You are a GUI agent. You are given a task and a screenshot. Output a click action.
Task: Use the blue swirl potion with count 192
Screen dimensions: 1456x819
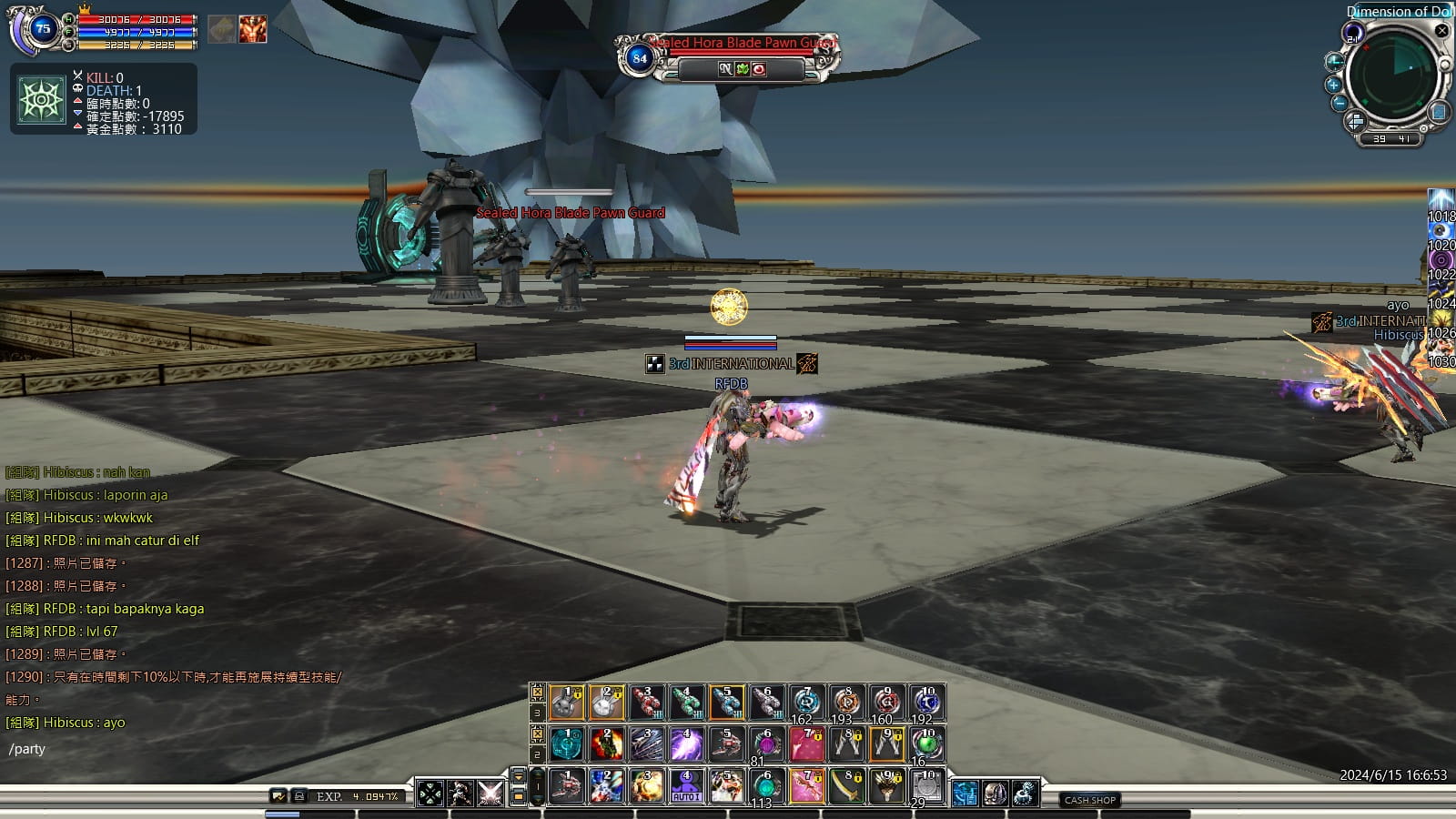(x=926, y=703)
